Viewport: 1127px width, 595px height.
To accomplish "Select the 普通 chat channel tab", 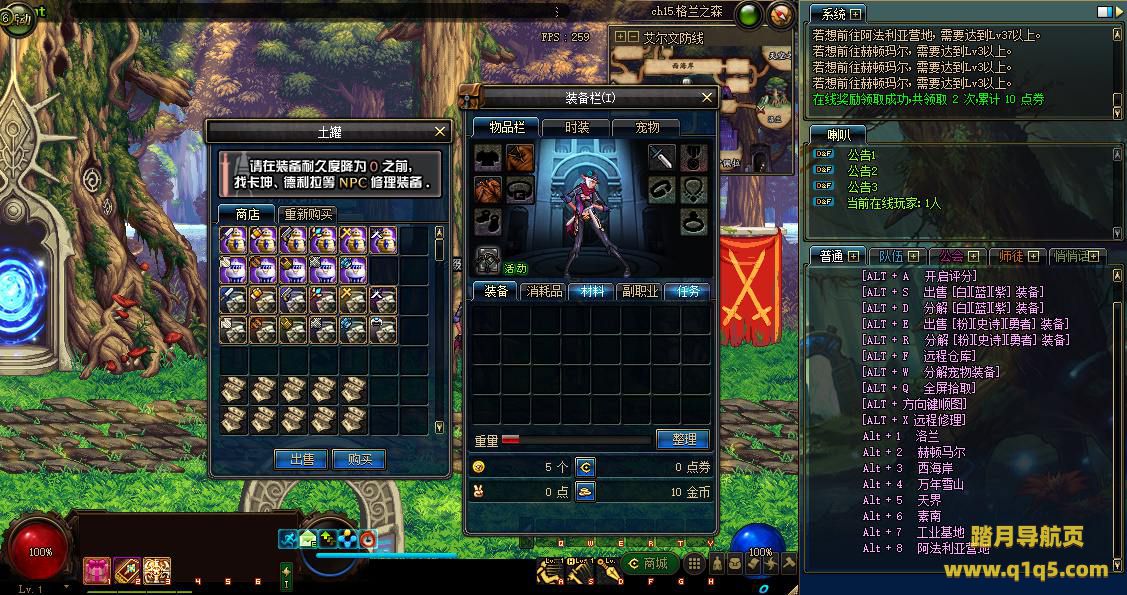I will click(x=832, y=256).
